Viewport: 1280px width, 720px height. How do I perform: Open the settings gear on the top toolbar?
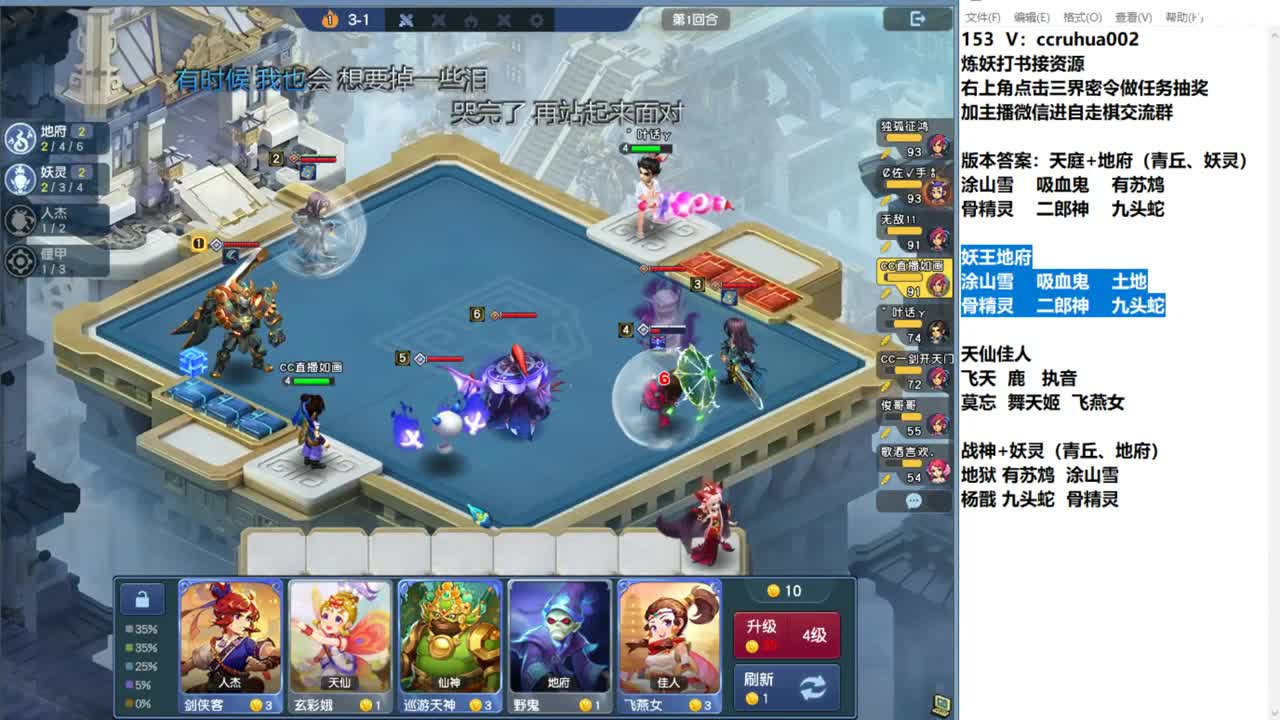tap(536, 19)
